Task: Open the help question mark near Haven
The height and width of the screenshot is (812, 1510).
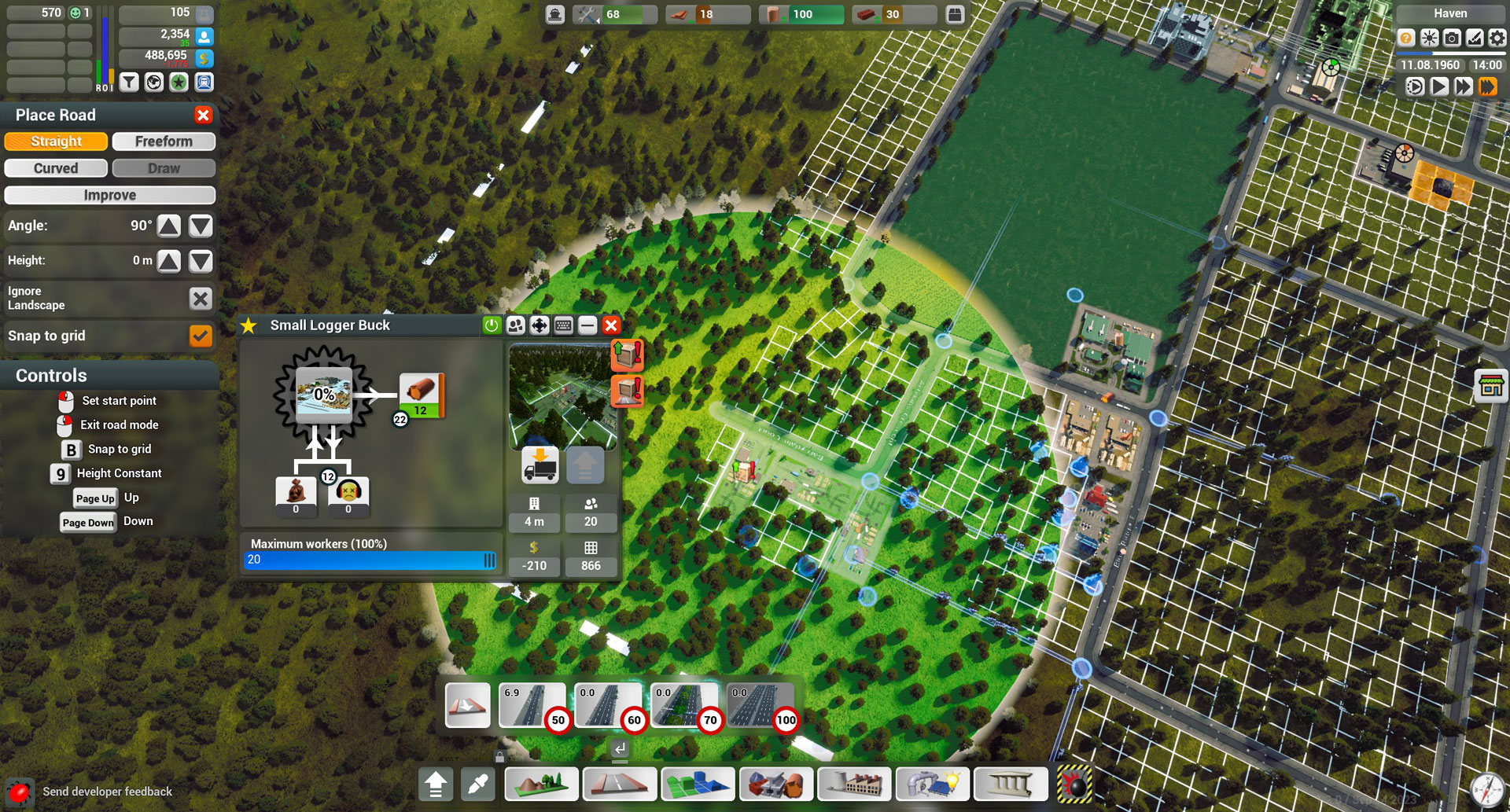Action: (1405, 37)
